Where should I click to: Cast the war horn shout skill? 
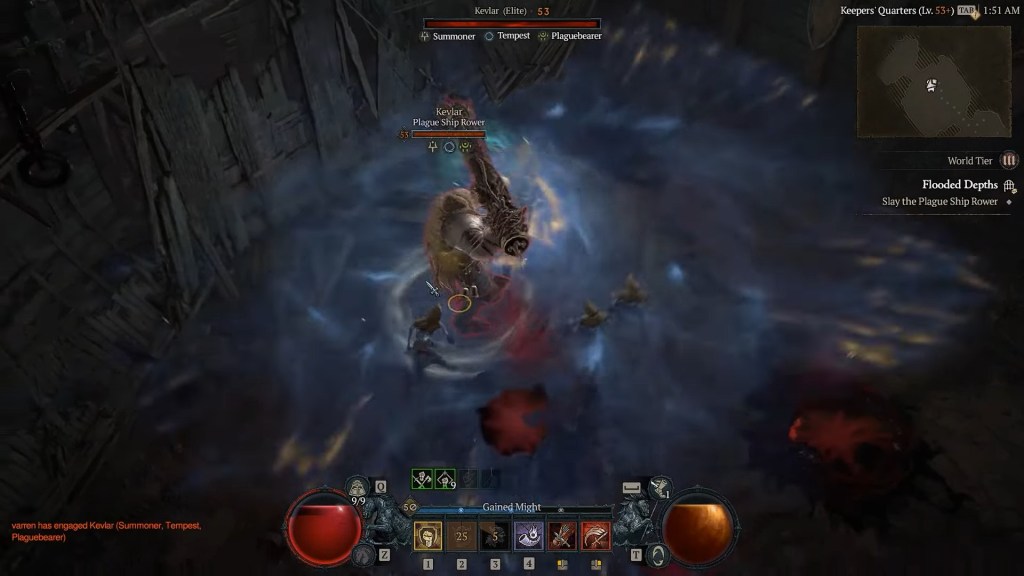[x=529, y=537]
